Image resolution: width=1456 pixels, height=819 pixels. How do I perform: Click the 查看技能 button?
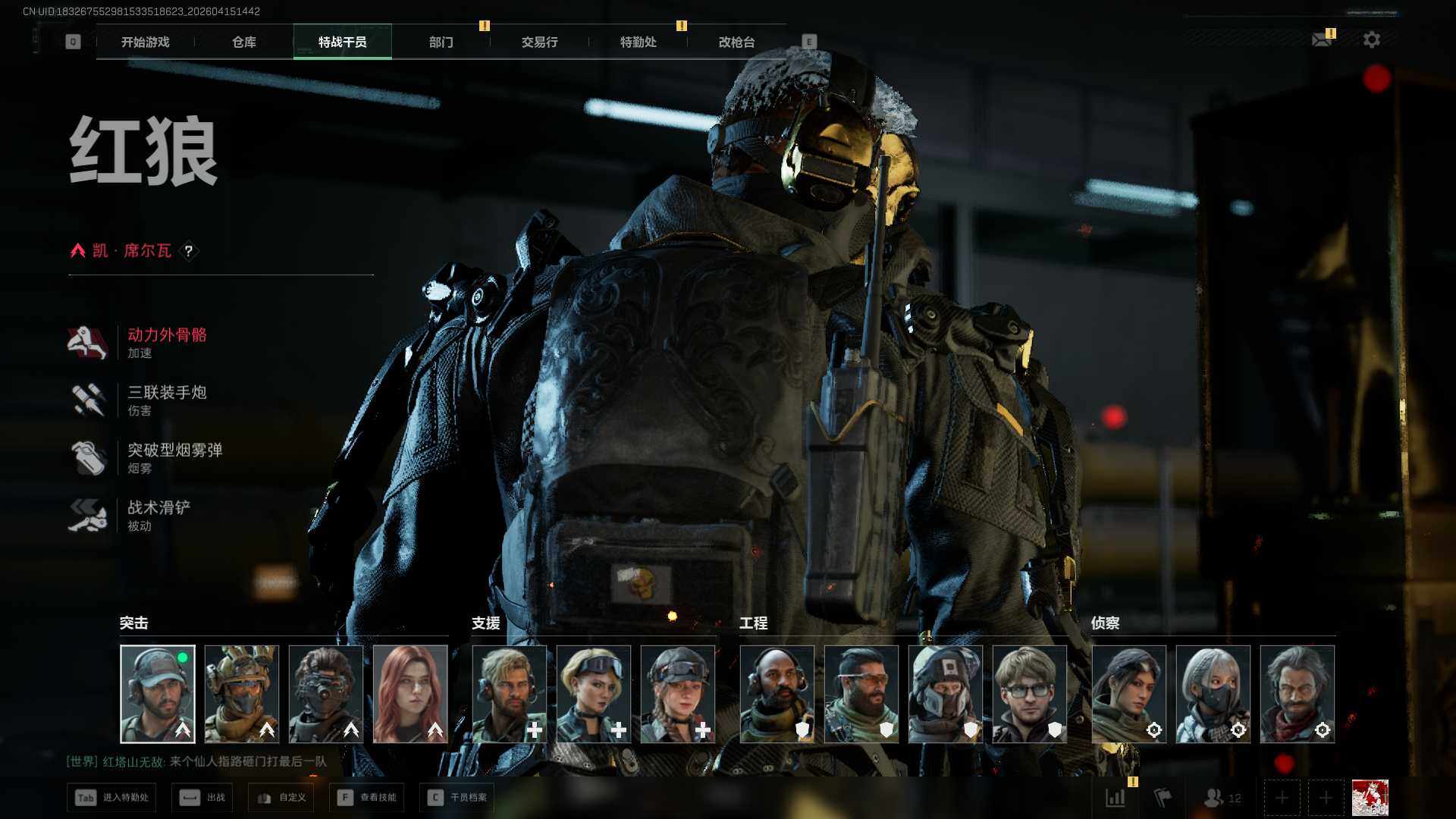click(368, 798)
